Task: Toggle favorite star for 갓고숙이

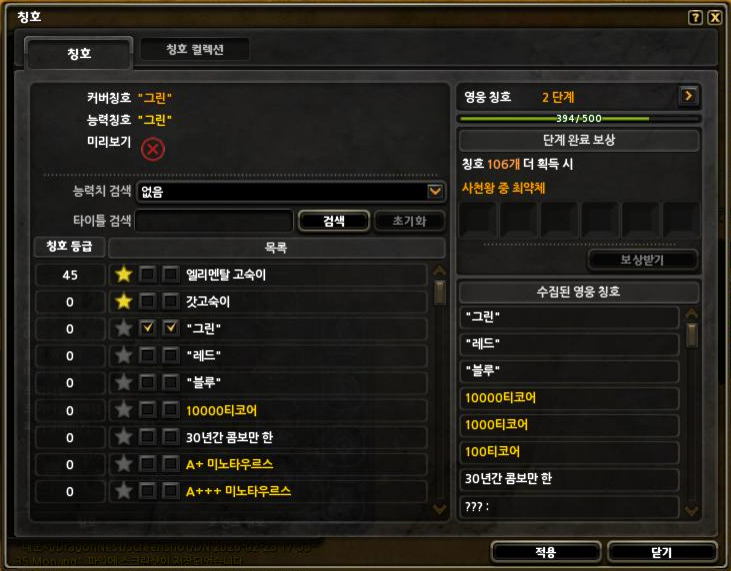Action: coord(124,301)
